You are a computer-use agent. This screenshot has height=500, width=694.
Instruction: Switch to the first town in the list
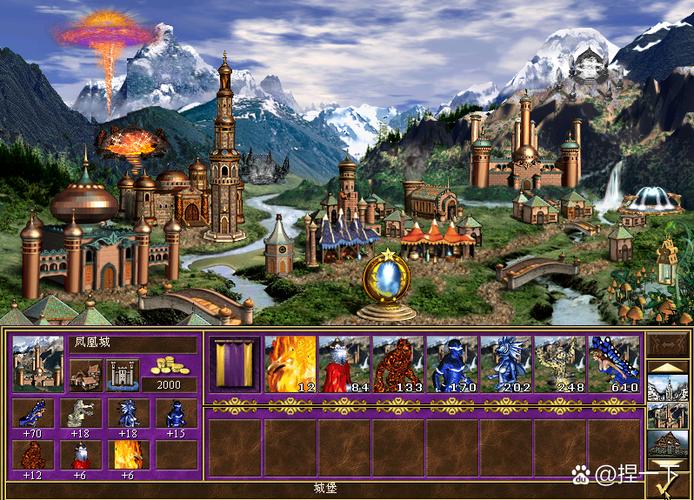click(665, 385)
